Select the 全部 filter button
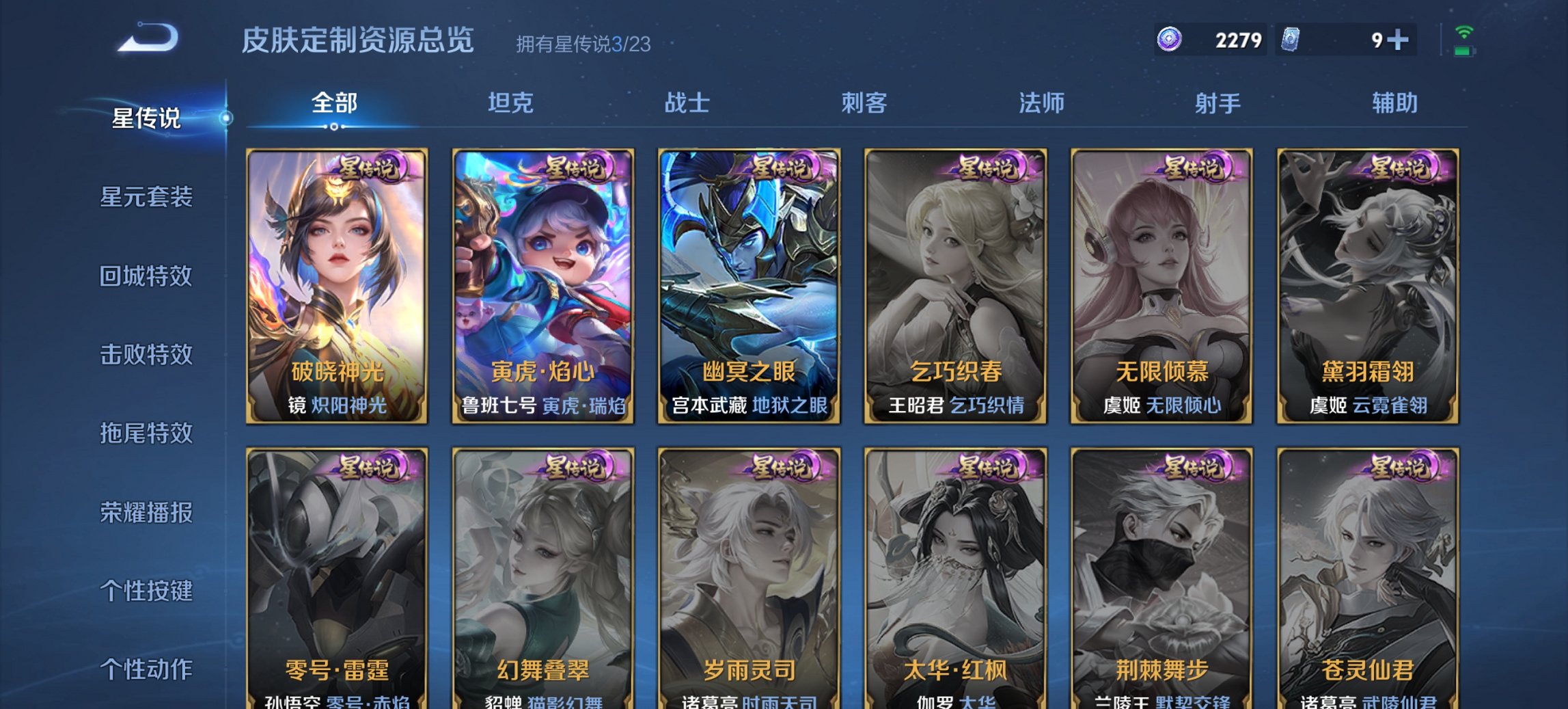 point(333,103)
